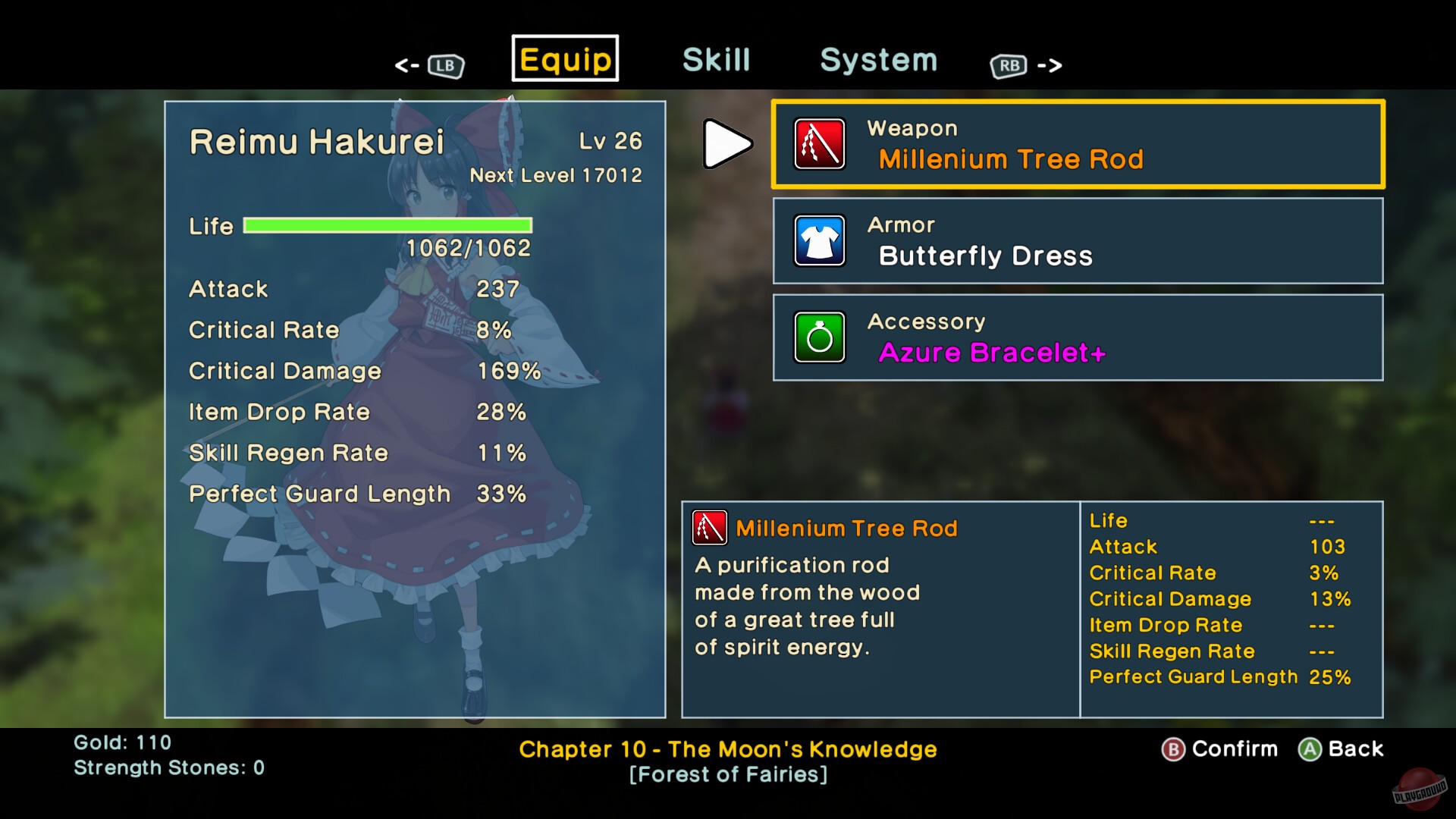Click the LB shoulder button icon
The width and height of the screenshot is (1456, 819).
[x=446, y=65]
